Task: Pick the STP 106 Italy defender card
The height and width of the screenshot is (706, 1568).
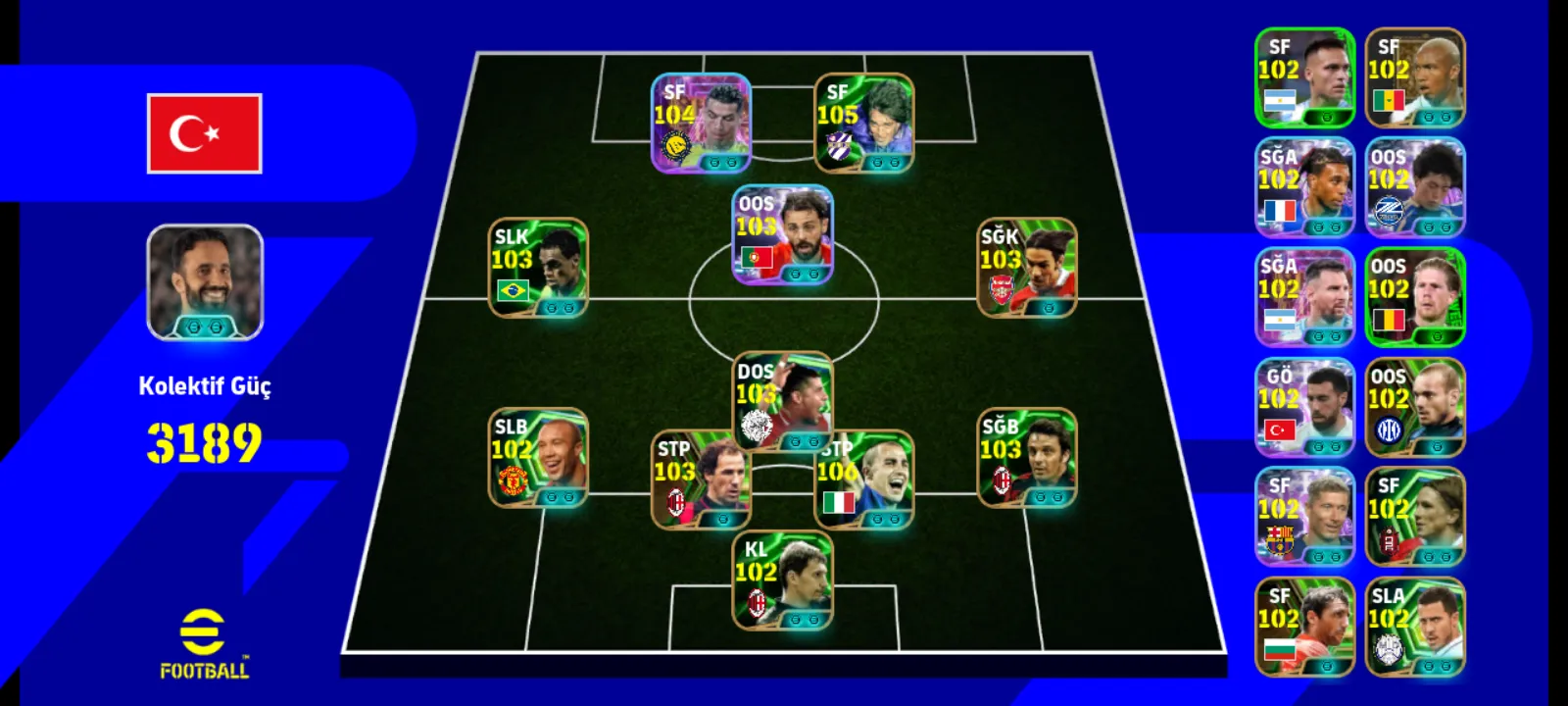Action: tap(863, 480)
